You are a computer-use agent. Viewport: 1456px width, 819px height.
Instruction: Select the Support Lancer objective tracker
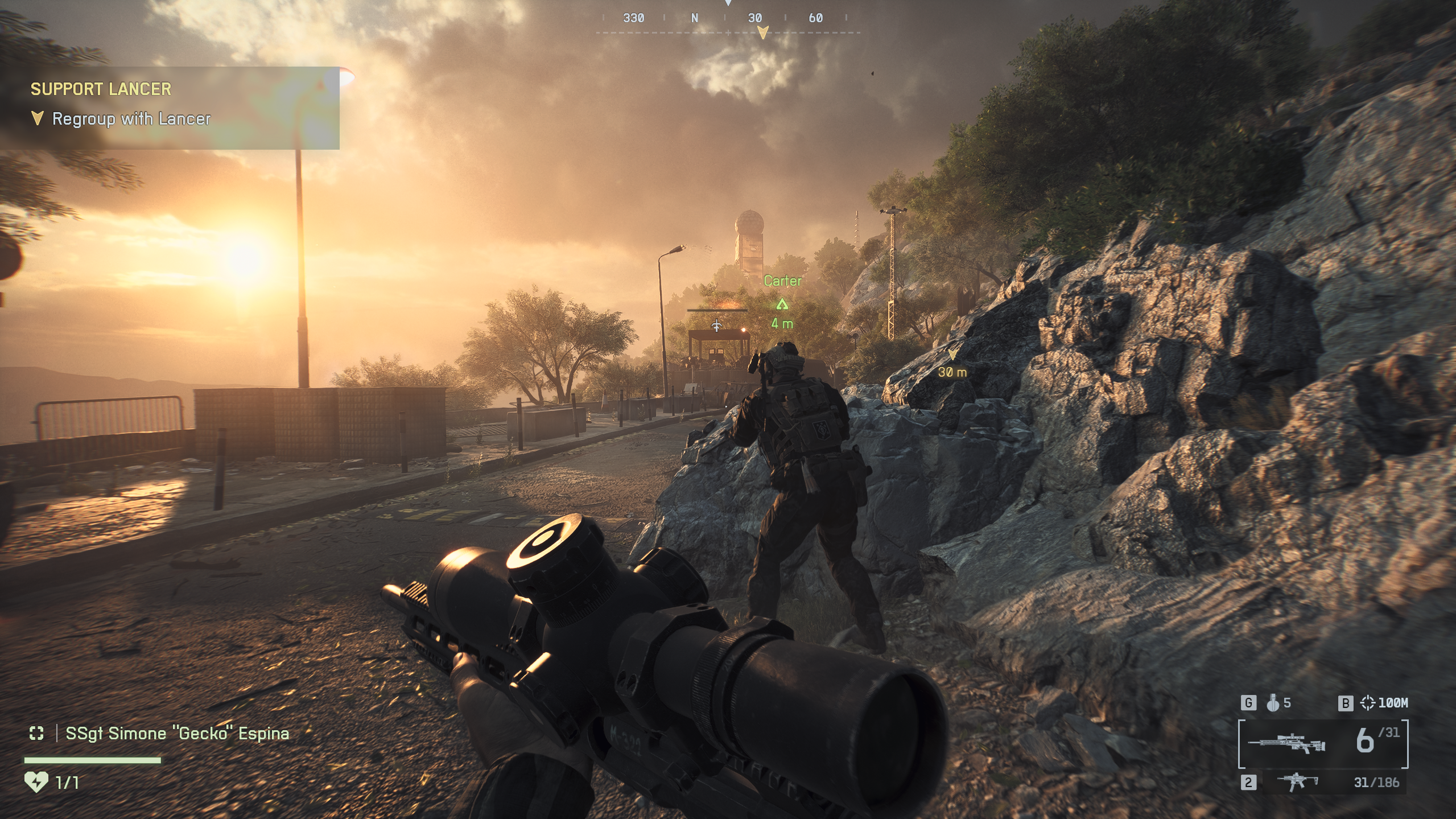170,107
